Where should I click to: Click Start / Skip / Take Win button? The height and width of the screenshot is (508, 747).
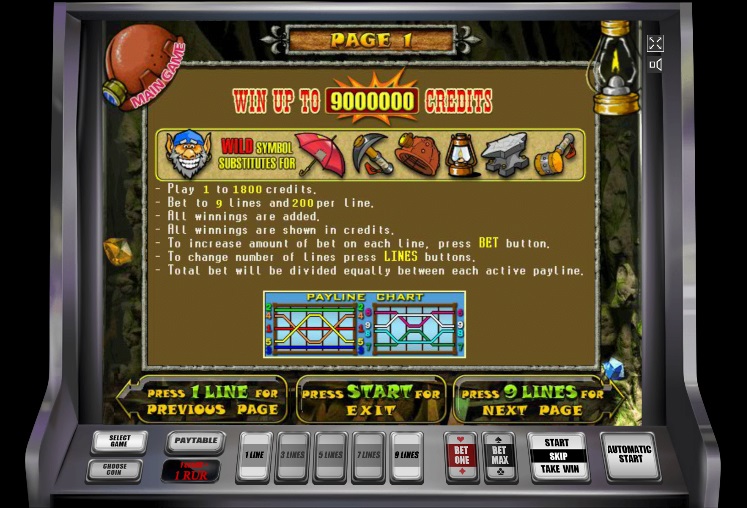pyautogui.click(x=557, y=456)
